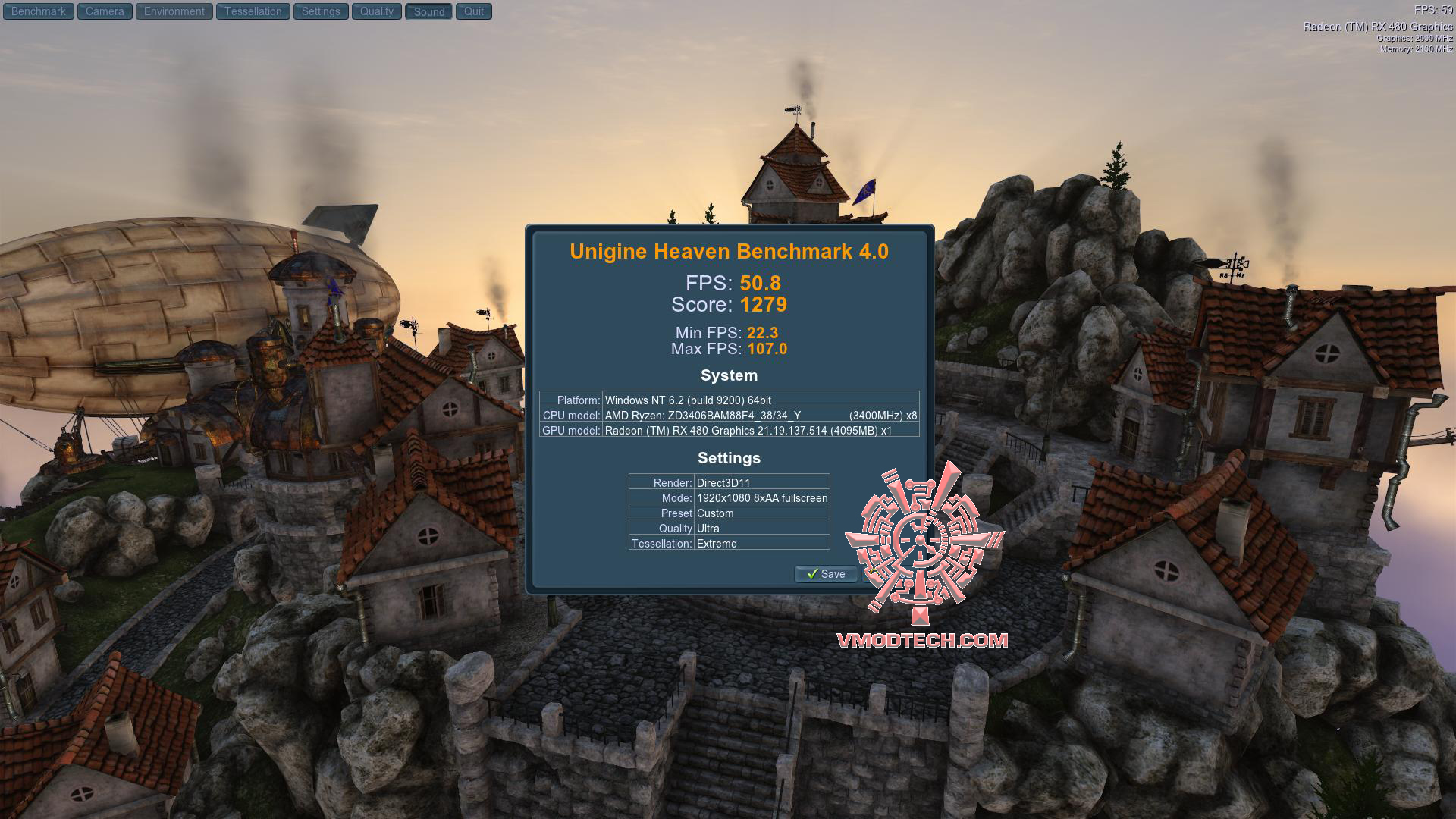Save the benchmark results
Viewport: 1456px width, 819px height.
(x=826, y=574)
